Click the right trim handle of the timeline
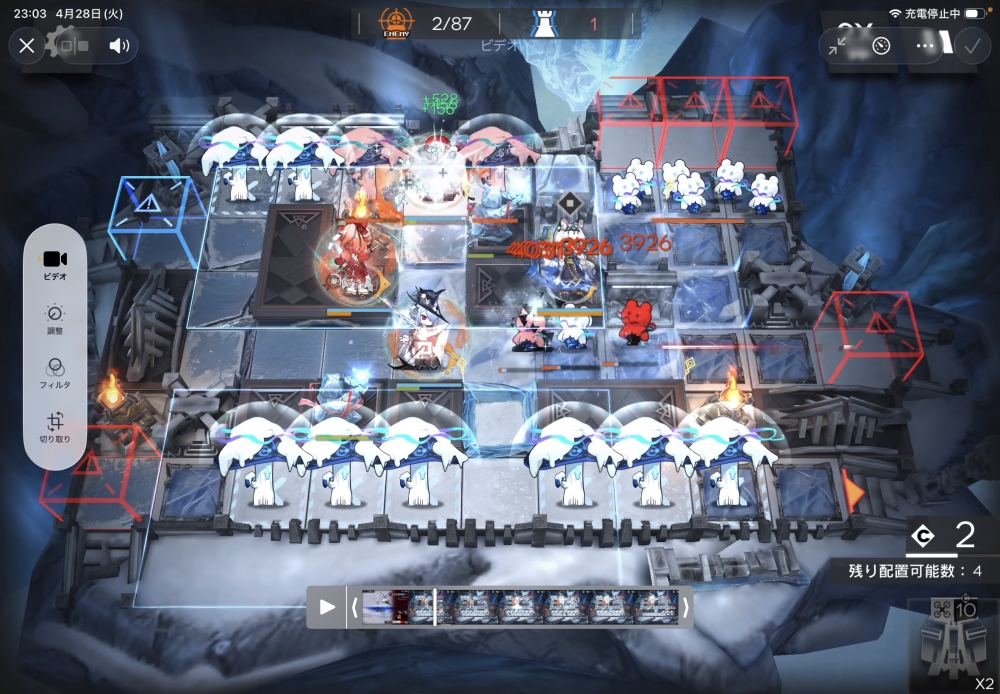The image size is (1000, 694). point(686,606)
